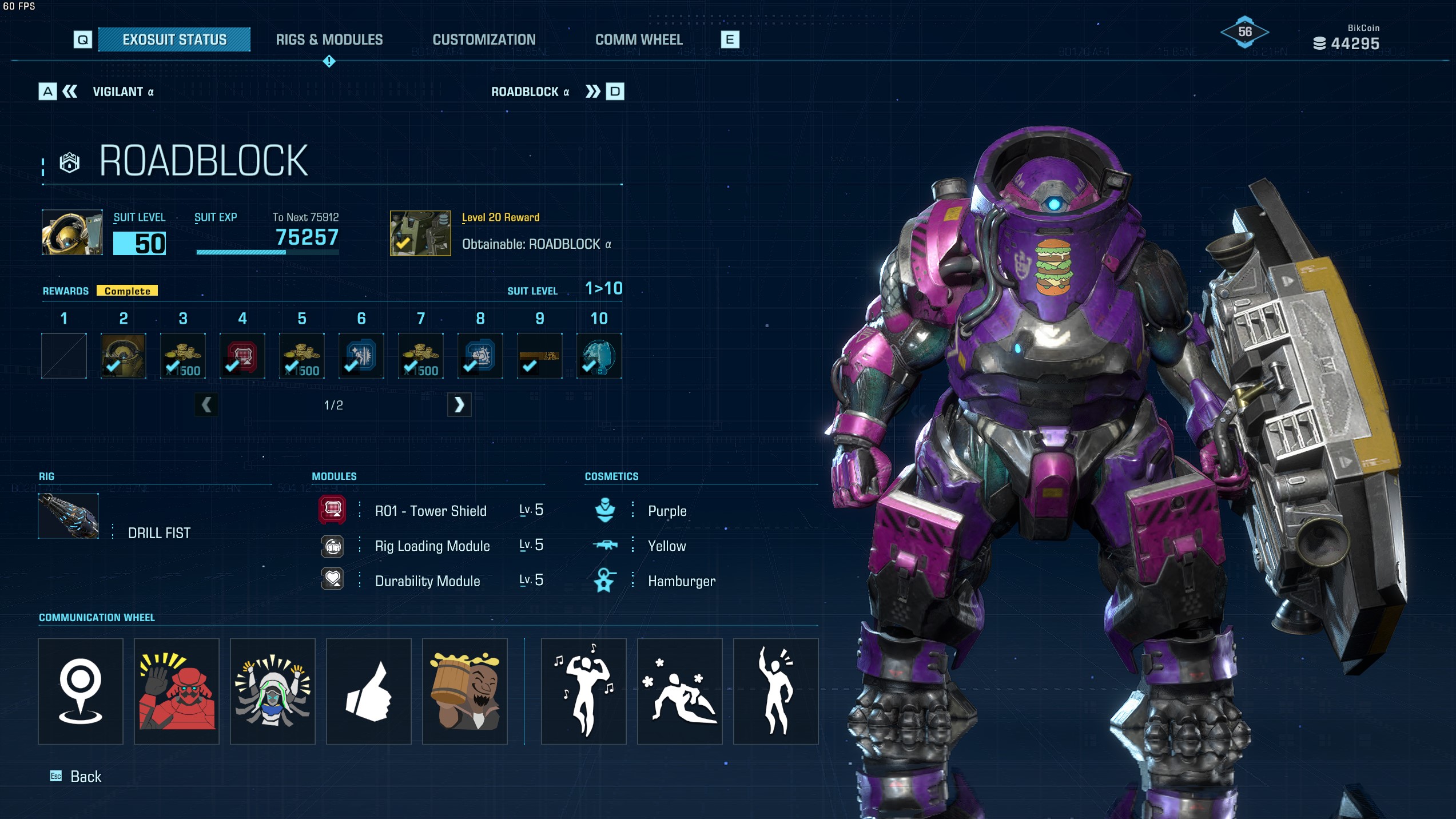Click the Back button
This screenshot has height=819, width=1456.
click(x=85, y=776)
